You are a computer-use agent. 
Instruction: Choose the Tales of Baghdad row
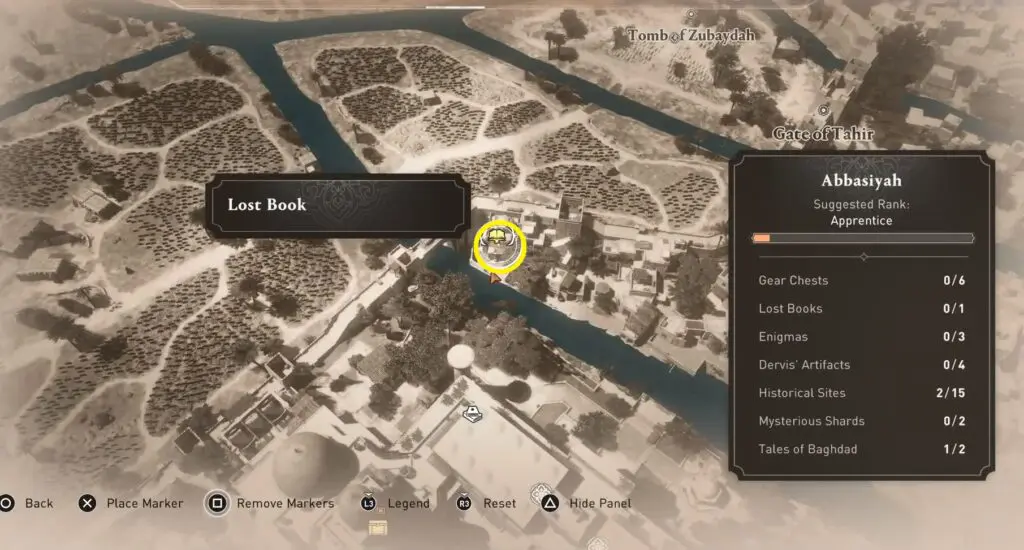click(861, 449)
